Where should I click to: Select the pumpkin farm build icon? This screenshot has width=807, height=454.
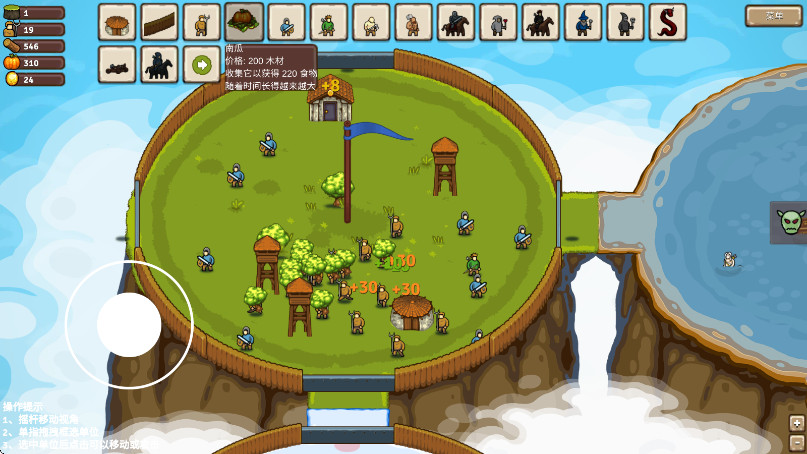244,22
